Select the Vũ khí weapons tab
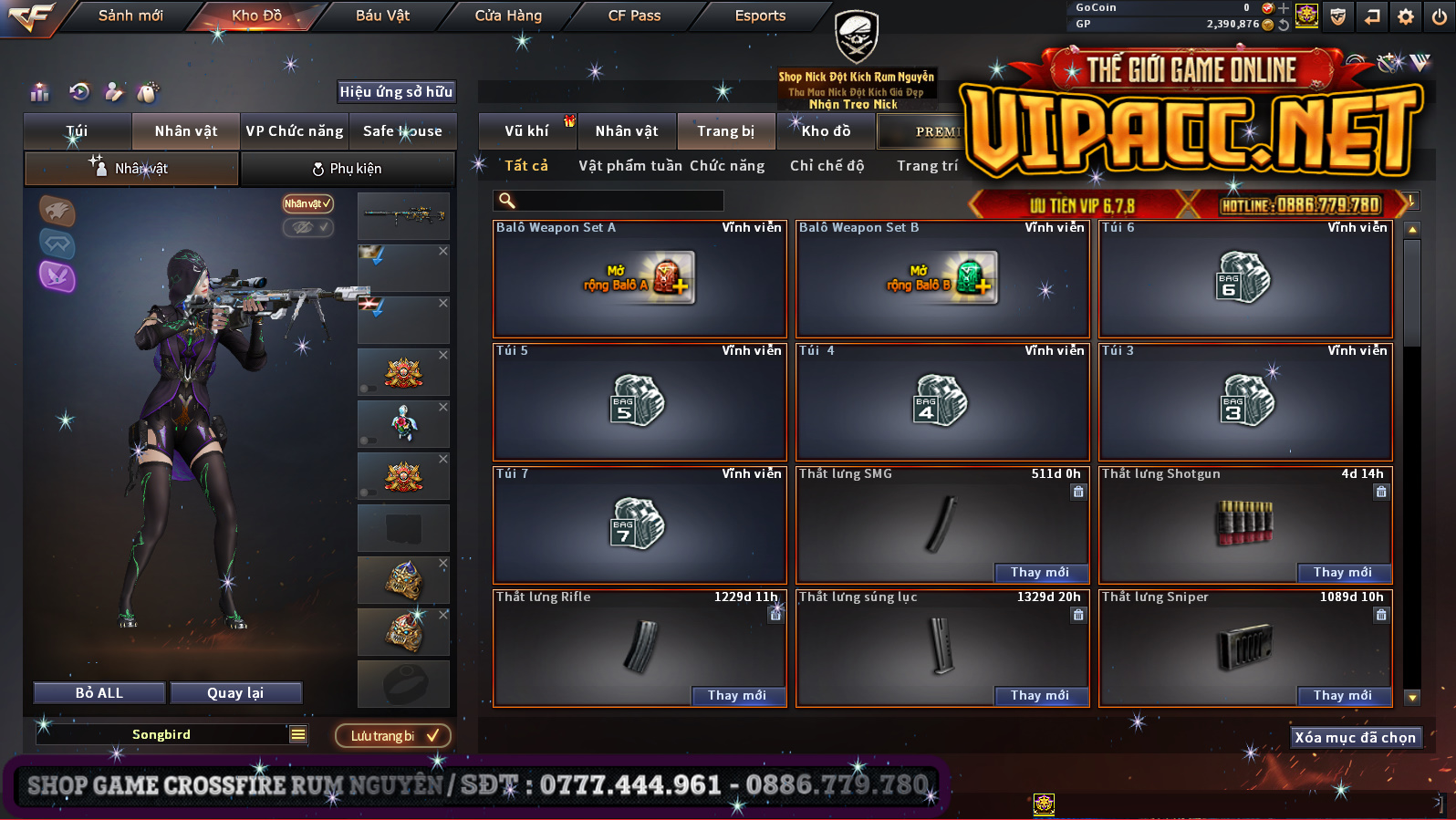The height and width of the screenshot is (820, 1456). (526, 131)
